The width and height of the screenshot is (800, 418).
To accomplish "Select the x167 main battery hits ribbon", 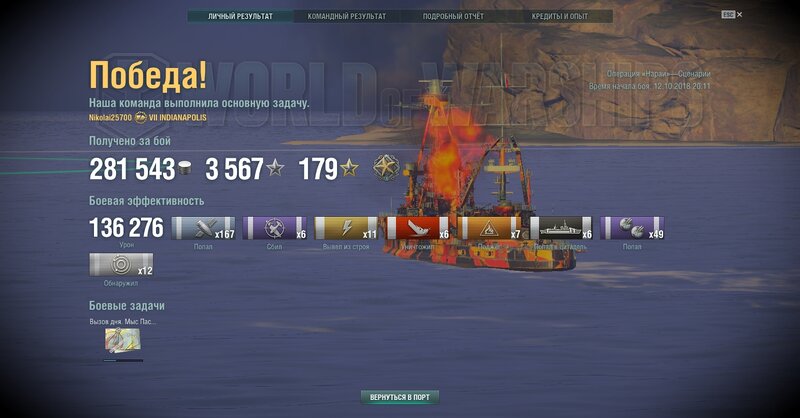I will click(204, 229).
